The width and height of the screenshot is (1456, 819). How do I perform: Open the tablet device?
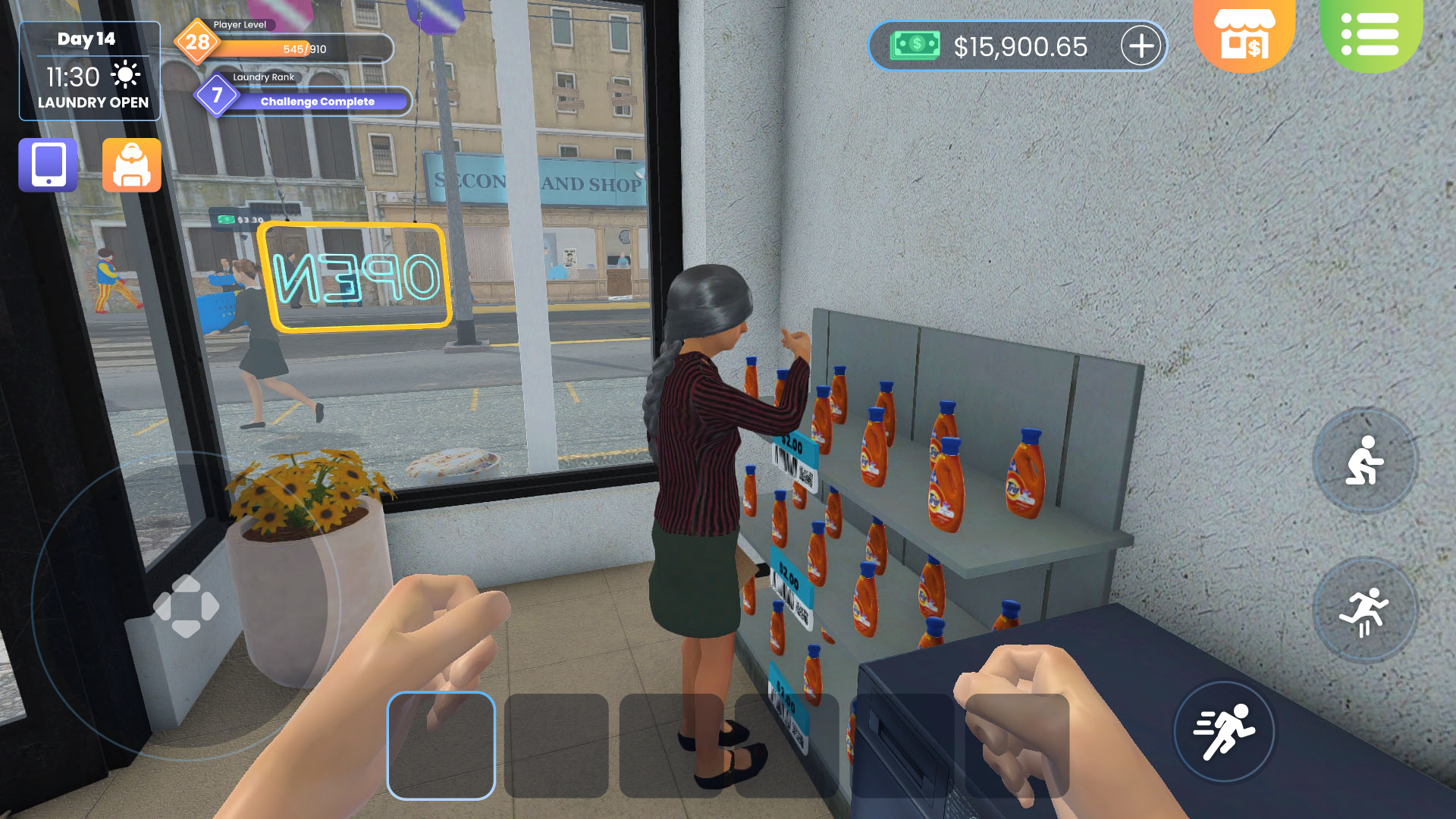47,165
